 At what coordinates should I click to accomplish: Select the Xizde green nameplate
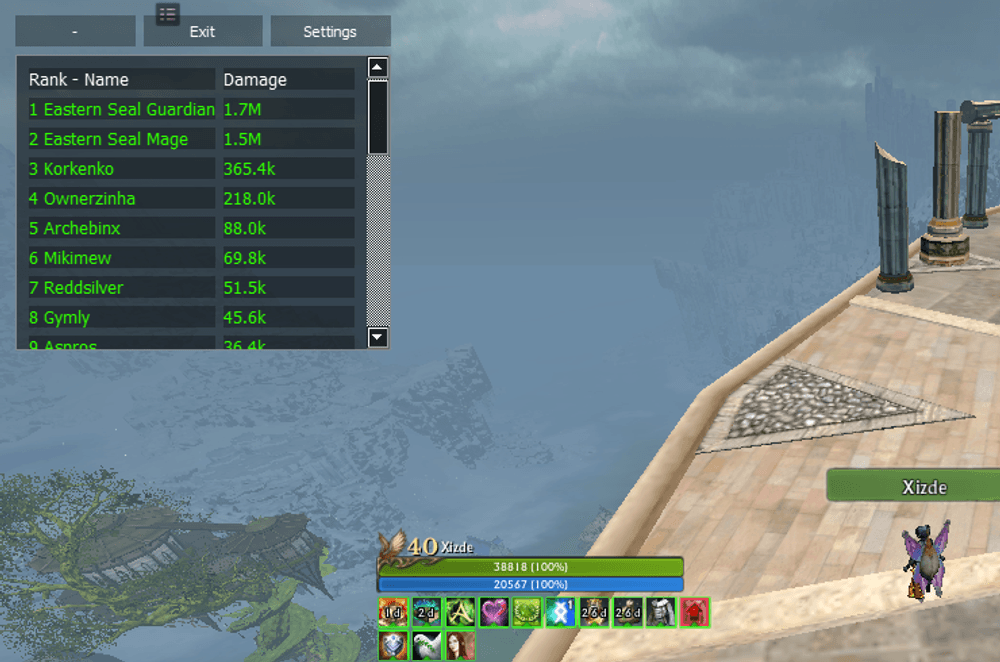(x=912, y=487)
